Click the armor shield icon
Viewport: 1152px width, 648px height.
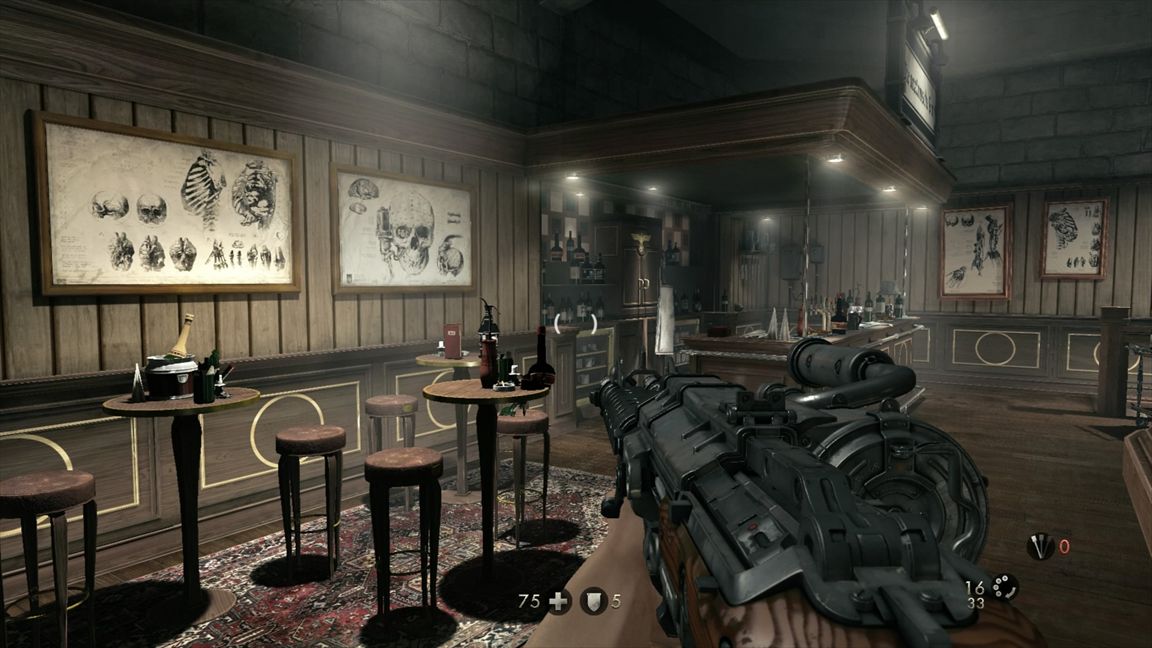click(x=594, y=601)
